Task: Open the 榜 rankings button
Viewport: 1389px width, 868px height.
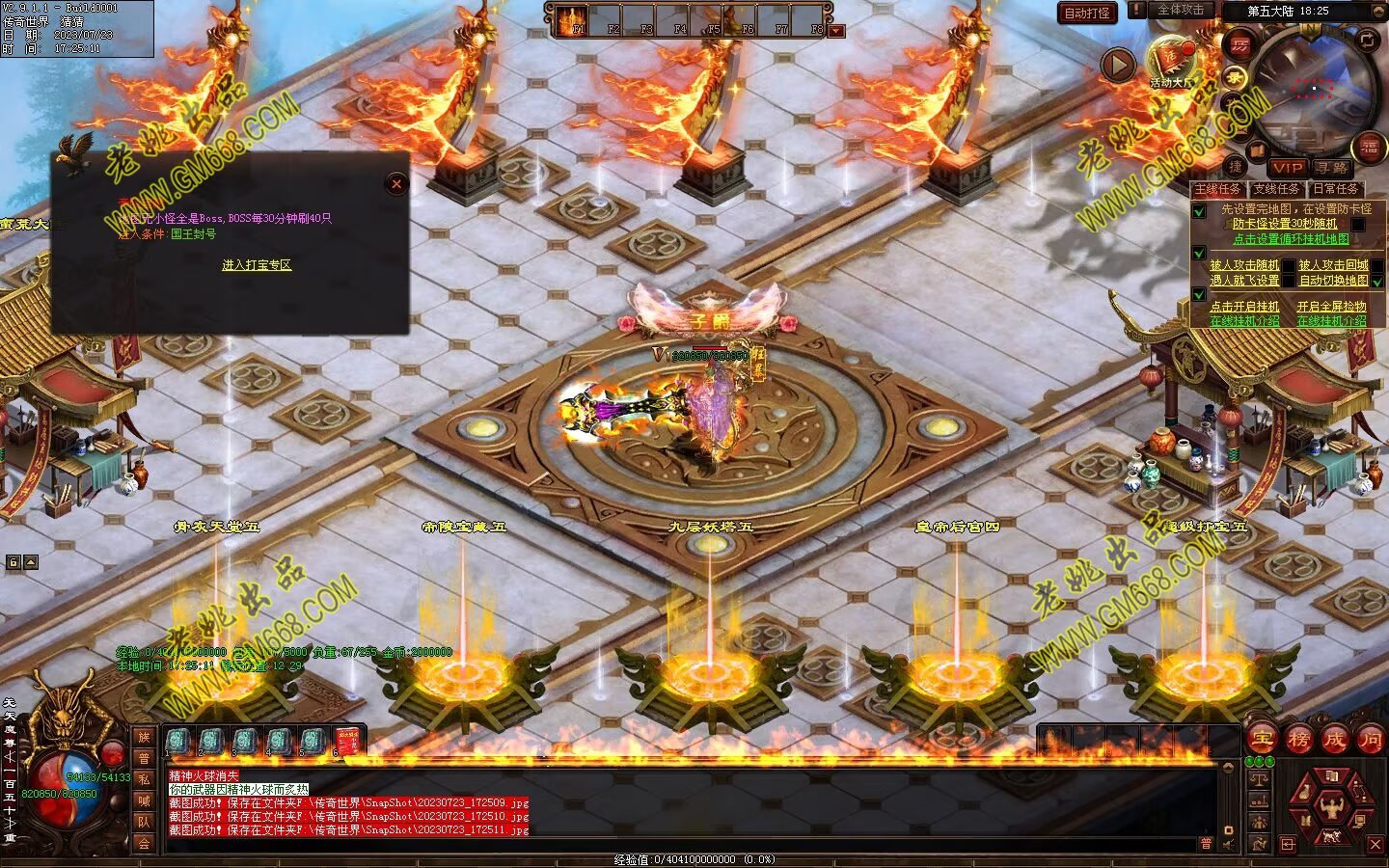Action: pos(1298,740)
